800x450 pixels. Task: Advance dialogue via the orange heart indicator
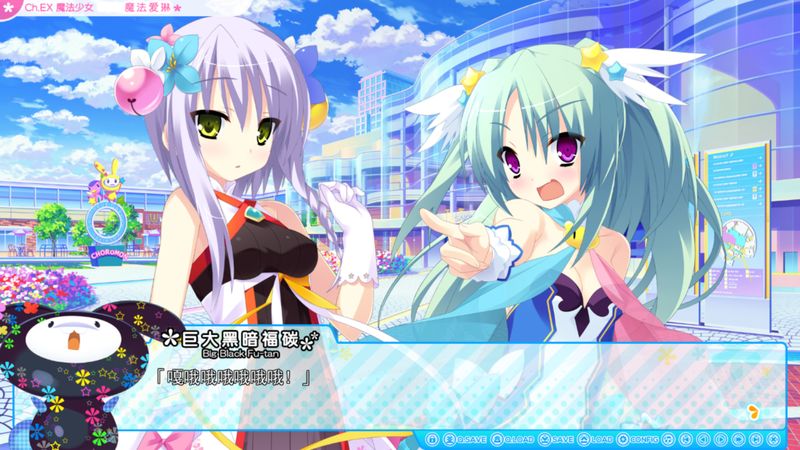[x=752, y=409]
